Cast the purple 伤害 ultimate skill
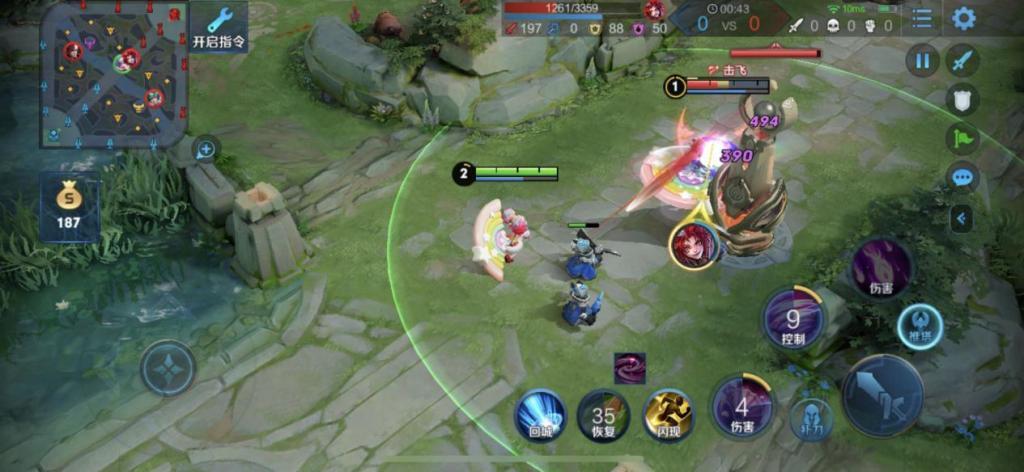1024x472 pixels. coord(881,268)
